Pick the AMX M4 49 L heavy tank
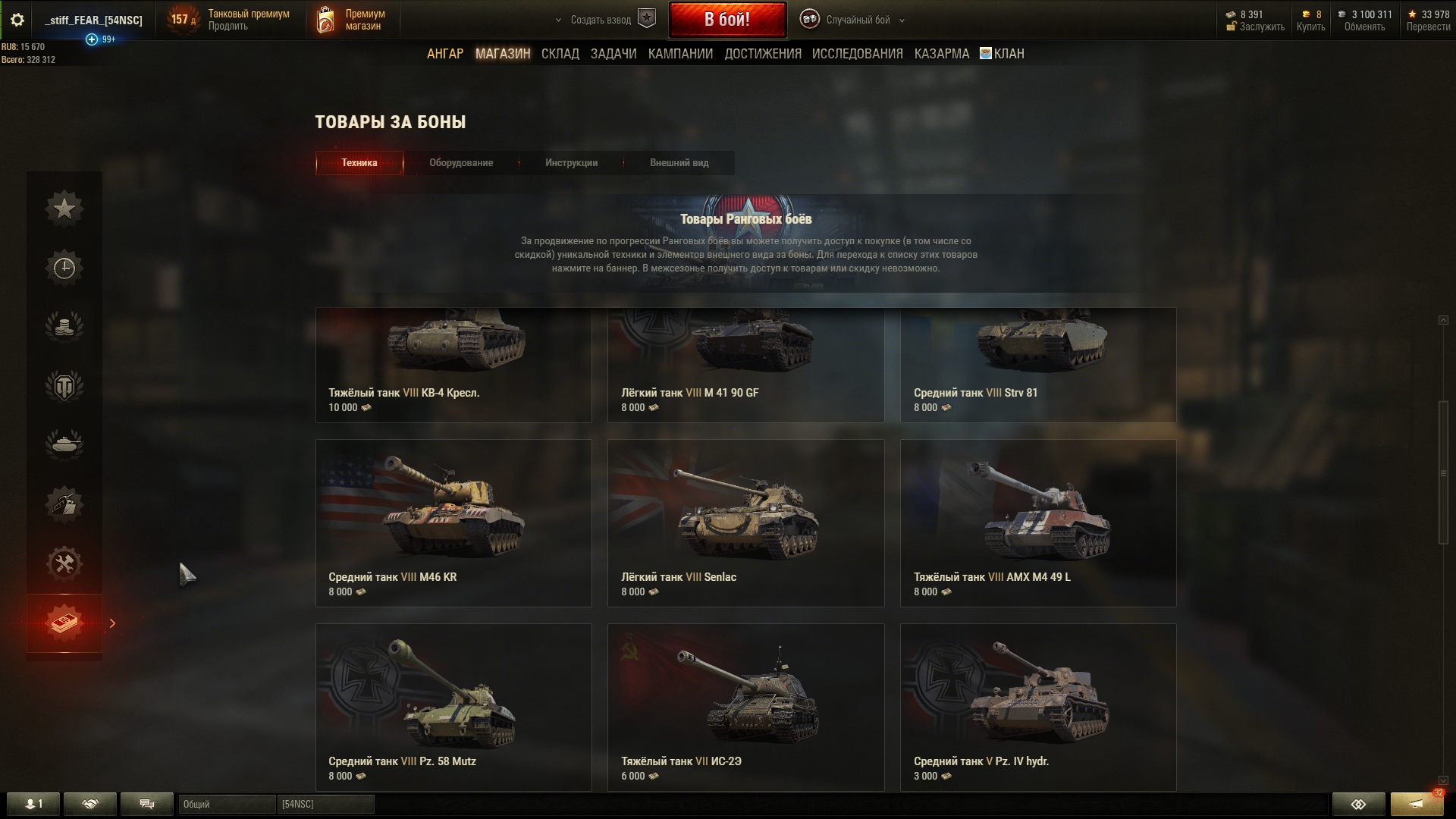This screenshot has height=819, width=1456. click(x=1037, y=523)
